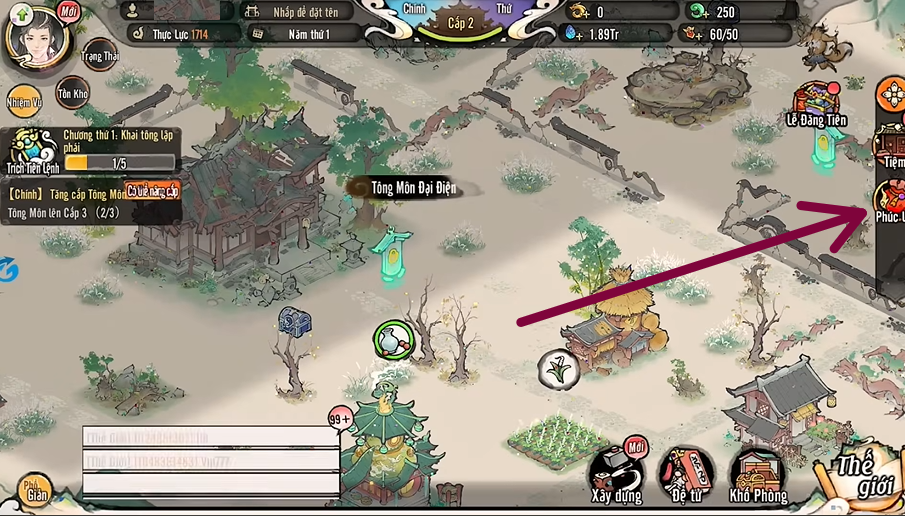
Task: Open the sect level Cấp 2 emblem
Action: coord(461,23)
